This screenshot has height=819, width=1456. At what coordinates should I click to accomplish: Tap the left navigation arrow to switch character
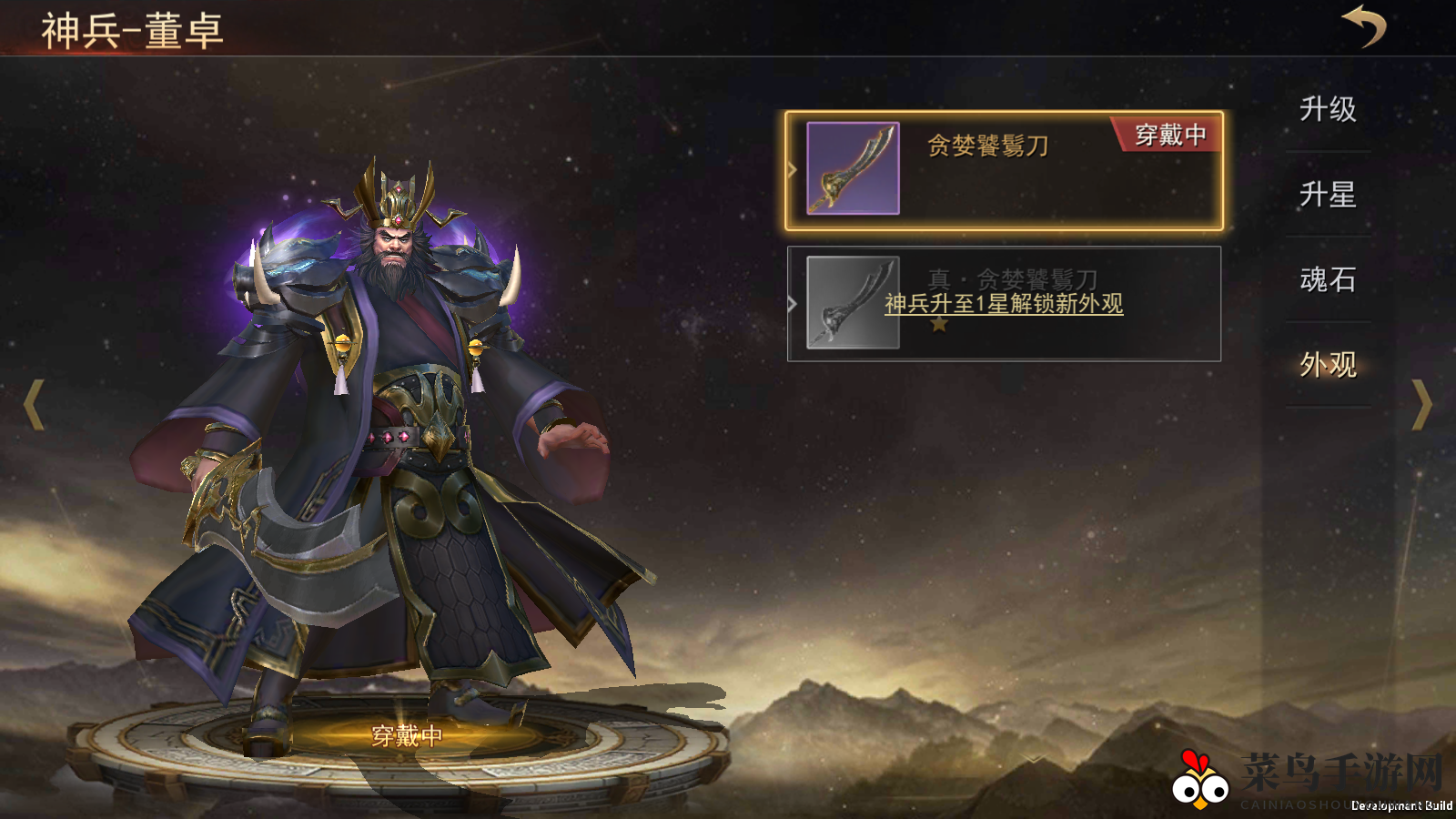point(34,402)
